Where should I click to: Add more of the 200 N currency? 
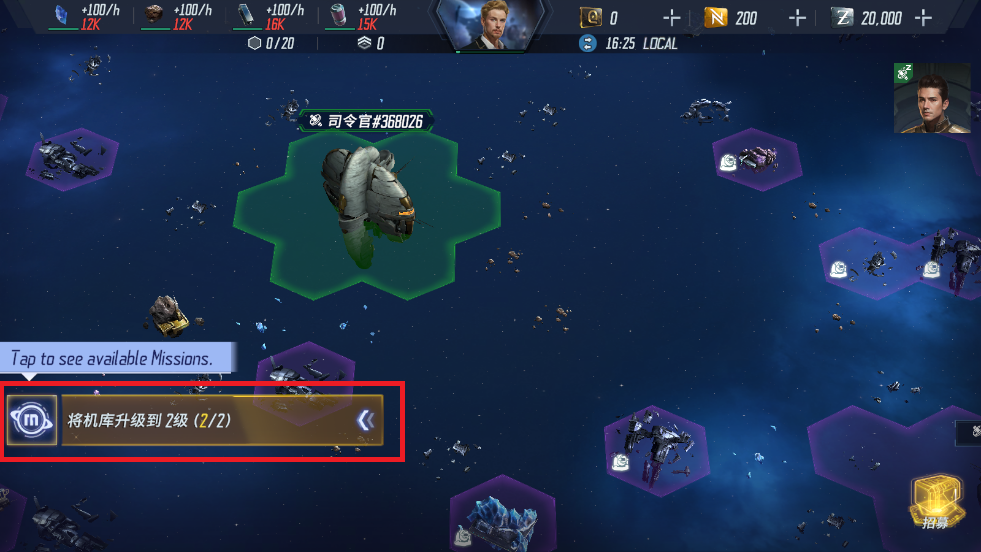[797, 18]
